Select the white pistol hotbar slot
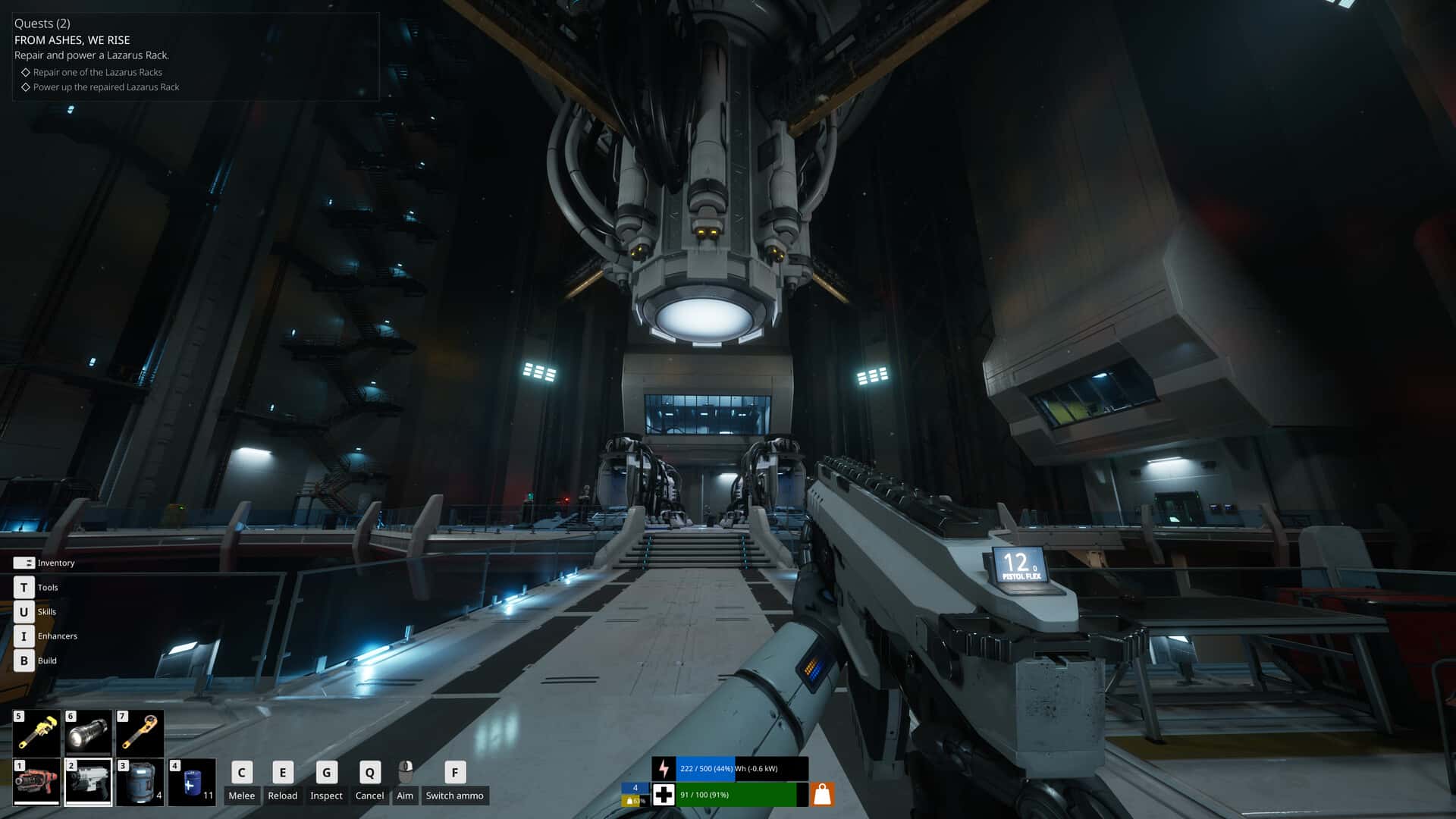Screen dimensions: 1456x819 pyautogui.click(x=88, y=781)
